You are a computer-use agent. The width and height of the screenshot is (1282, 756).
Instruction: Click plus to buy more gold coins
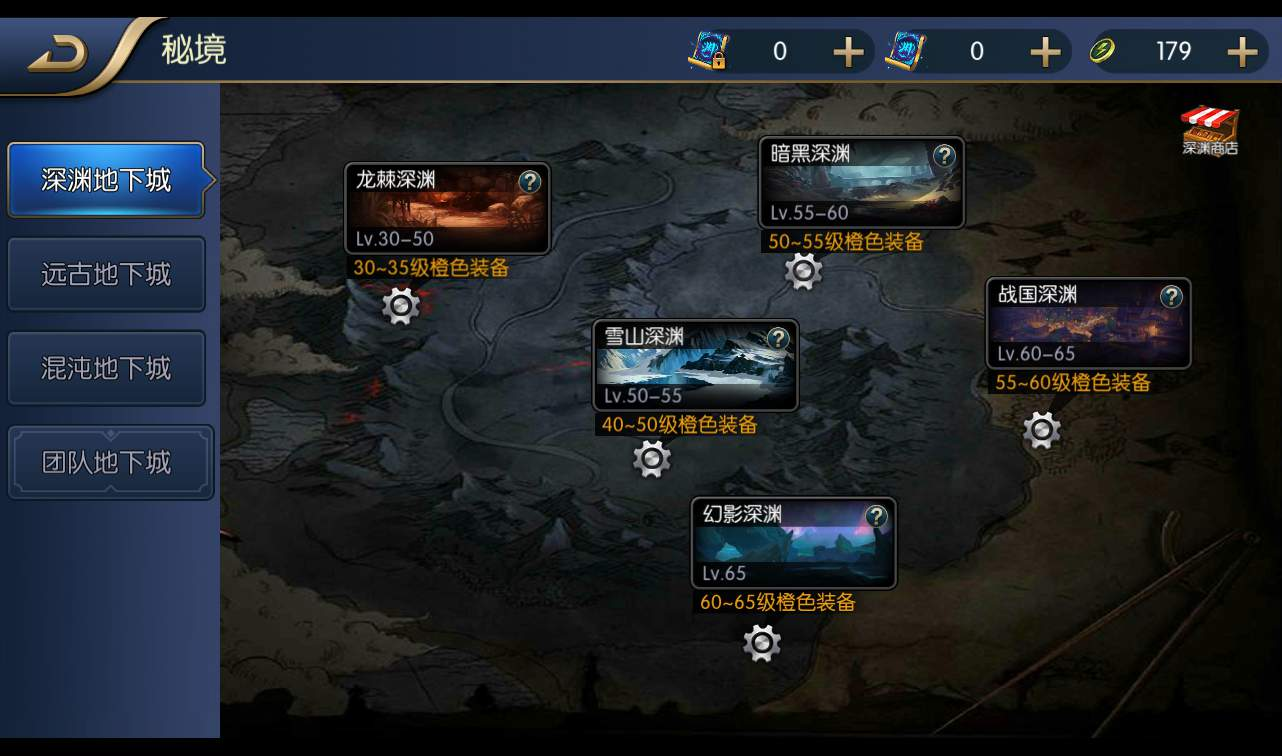[1243, 50]
